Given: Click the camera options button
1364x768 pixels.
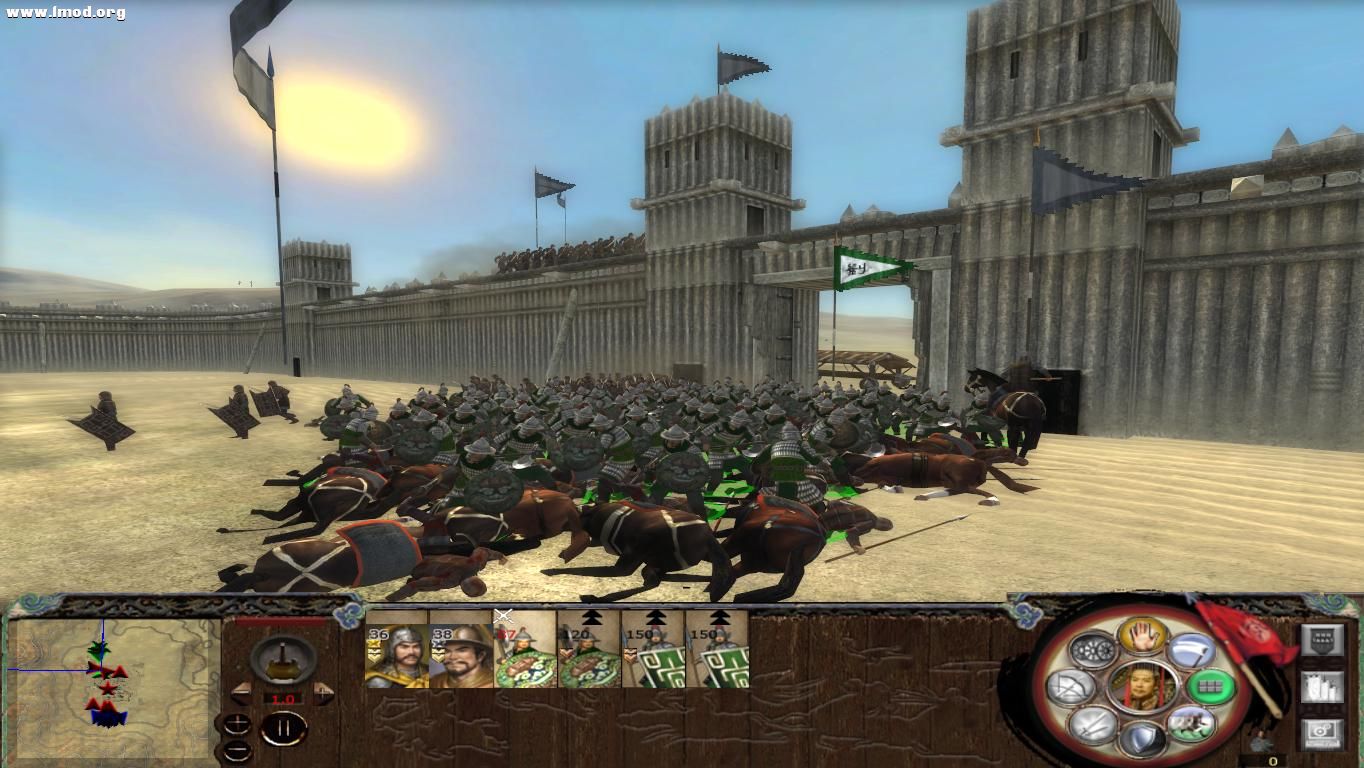Looking at the screenshot, I should click(1322, 732).
